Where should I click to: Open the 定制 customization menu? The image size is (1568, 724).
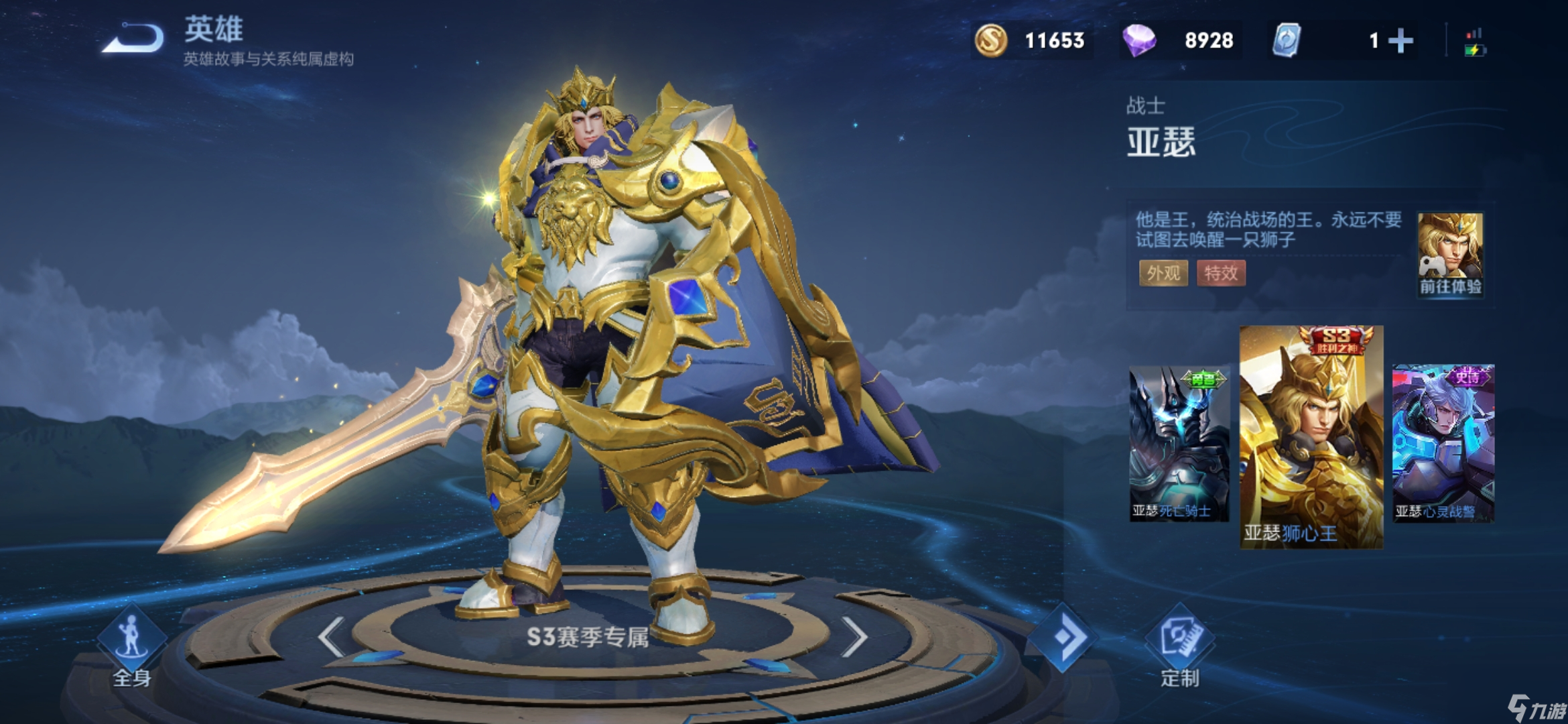point(1179,645)
